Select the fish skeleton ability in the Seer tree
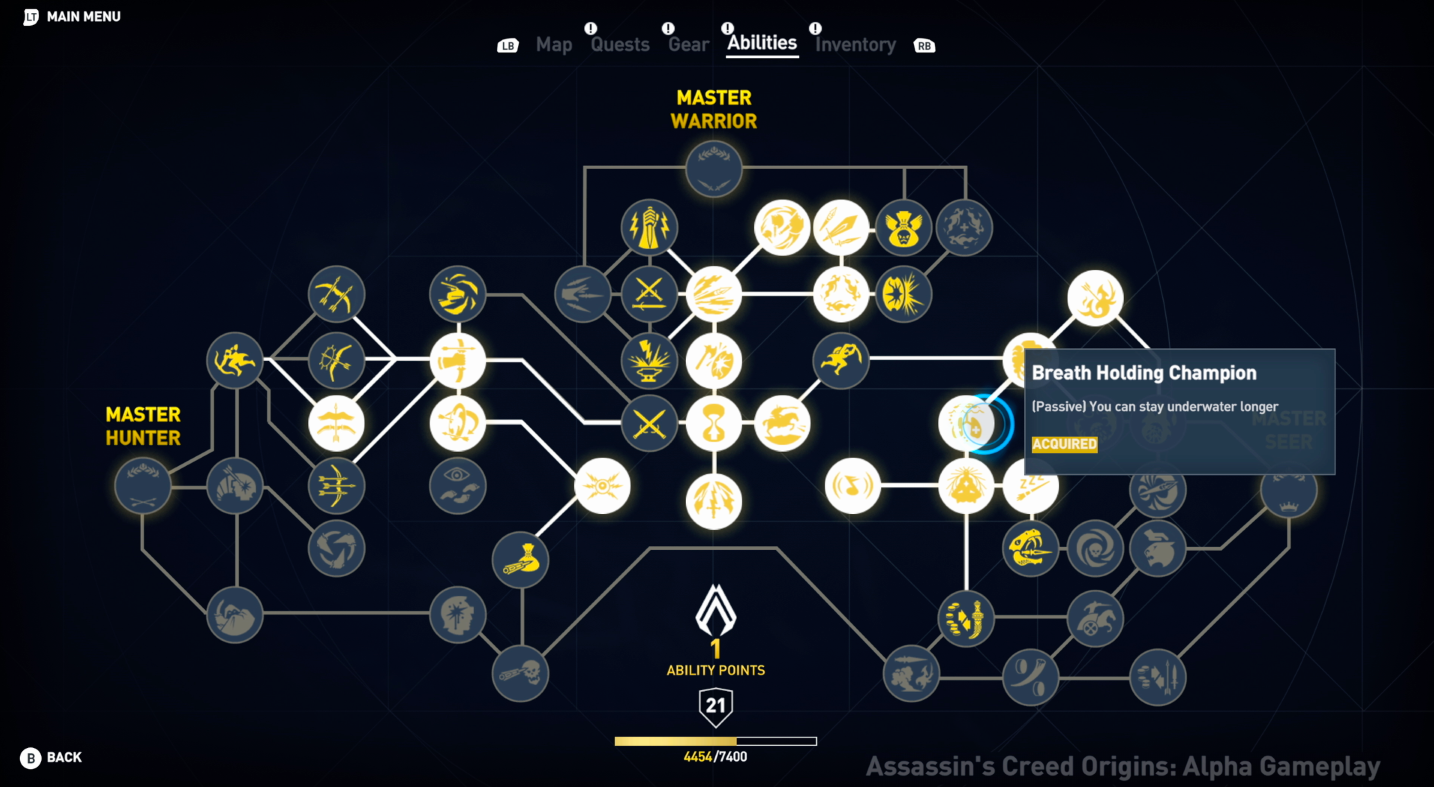 tap(1031, 549)
